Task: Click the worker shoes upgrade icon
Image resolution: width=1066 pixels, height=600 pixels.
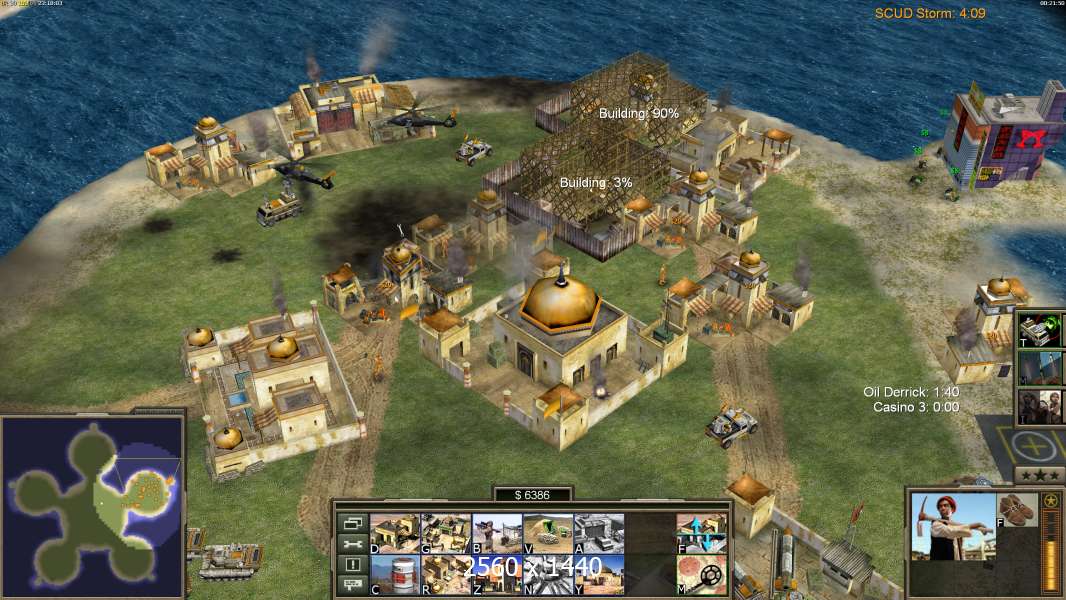Action: point(1018,509)
